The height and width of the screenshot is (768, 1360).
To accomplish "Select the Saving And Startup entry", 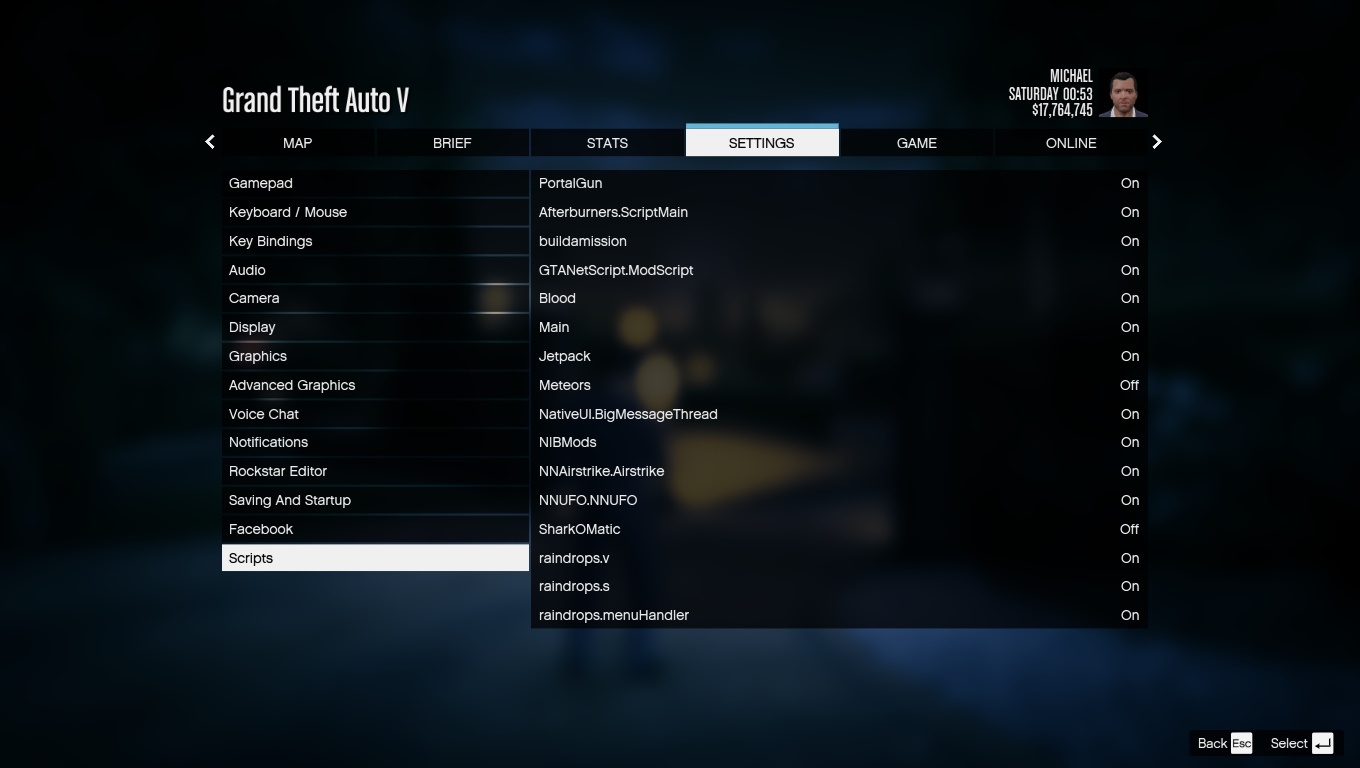I will (375, 500).
